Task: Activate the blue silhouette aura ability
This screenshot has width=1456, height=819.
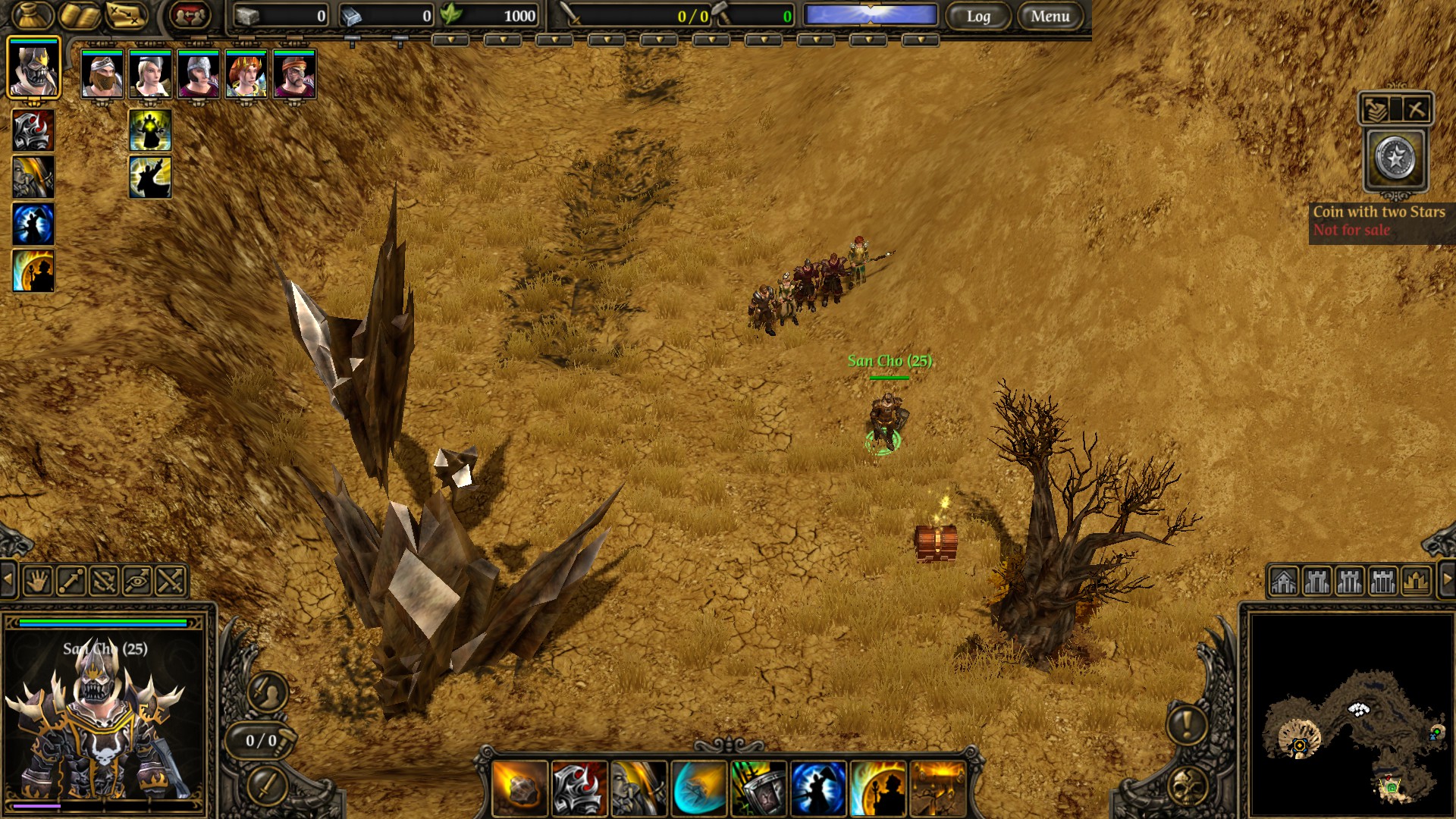Action: (818, 789)
